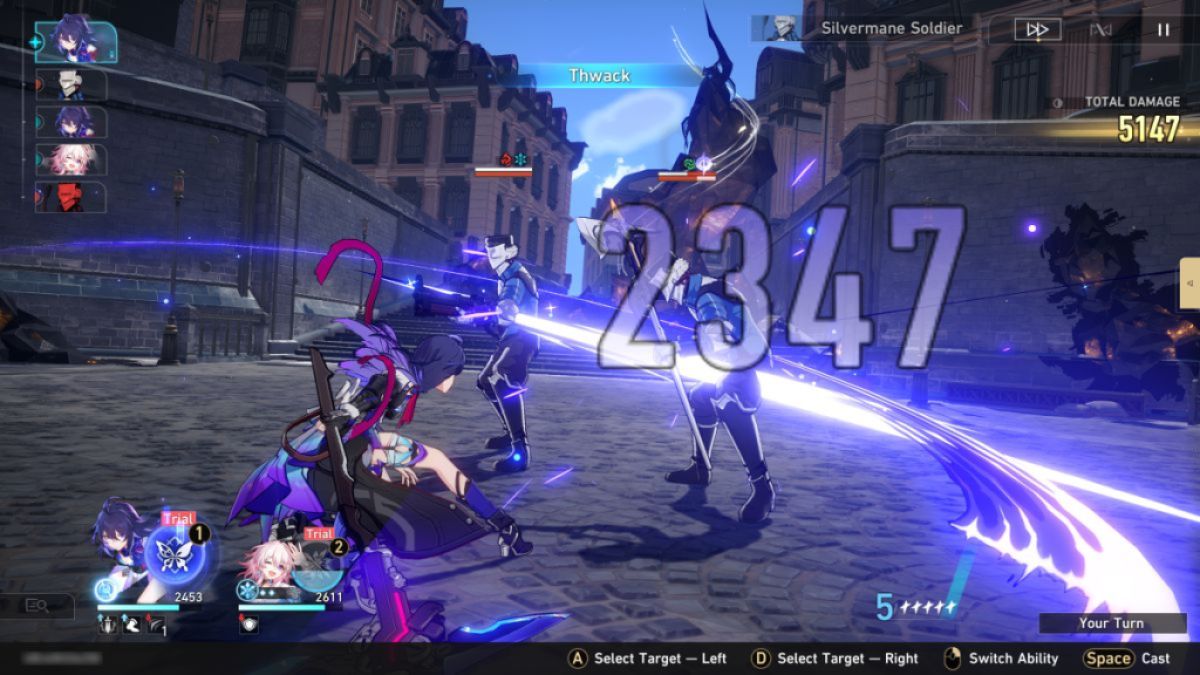Select the white-masked soldier turn order portrait
Image resolution: width=1200 pixels, height=675 pixels.
pyautogui.click(x=71, y=84)
